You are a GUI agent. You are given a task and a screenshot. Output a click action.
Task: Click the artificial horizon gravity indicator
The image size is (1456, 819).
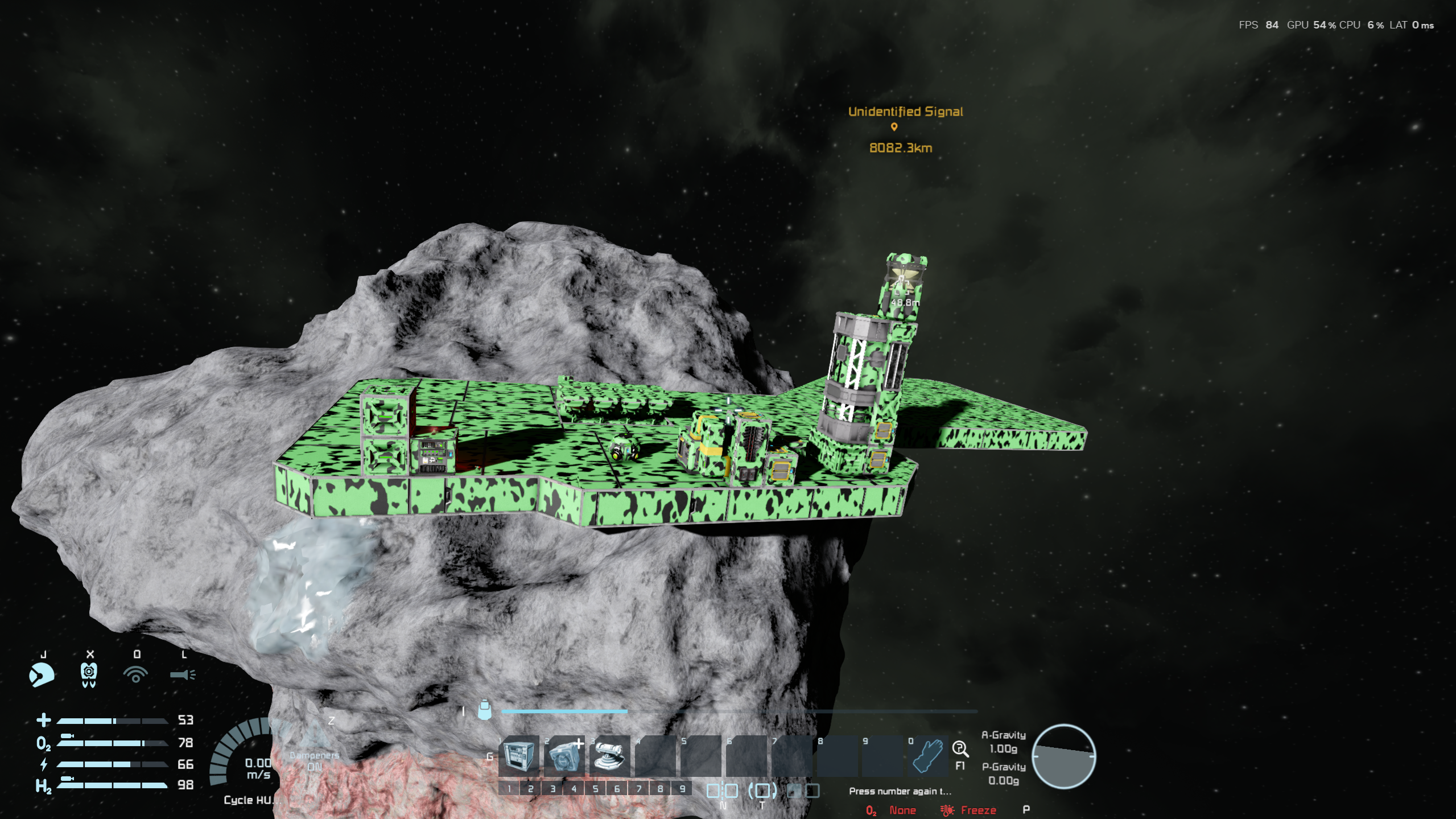click(x=1063, y=757)
